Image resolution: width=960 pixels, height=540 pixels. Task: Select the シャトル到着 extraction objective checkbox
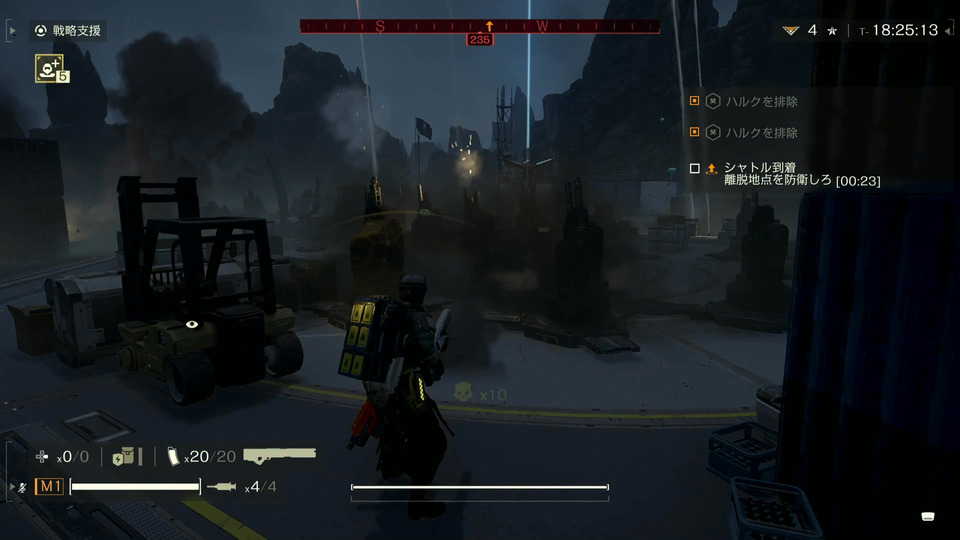point(695,169)
